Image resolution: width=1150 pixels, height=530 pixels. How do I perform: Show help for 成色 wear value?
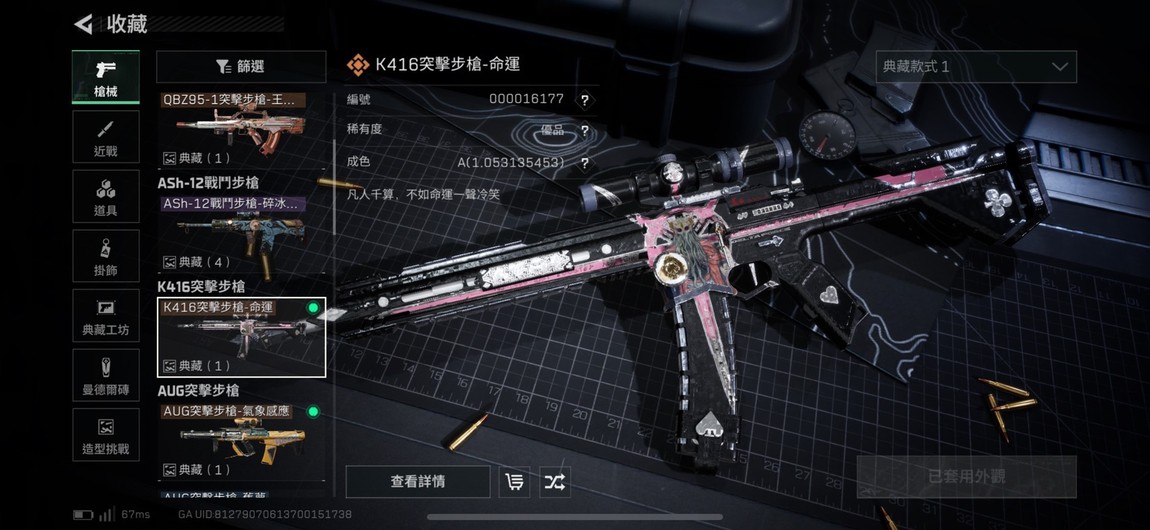(584, 163)
